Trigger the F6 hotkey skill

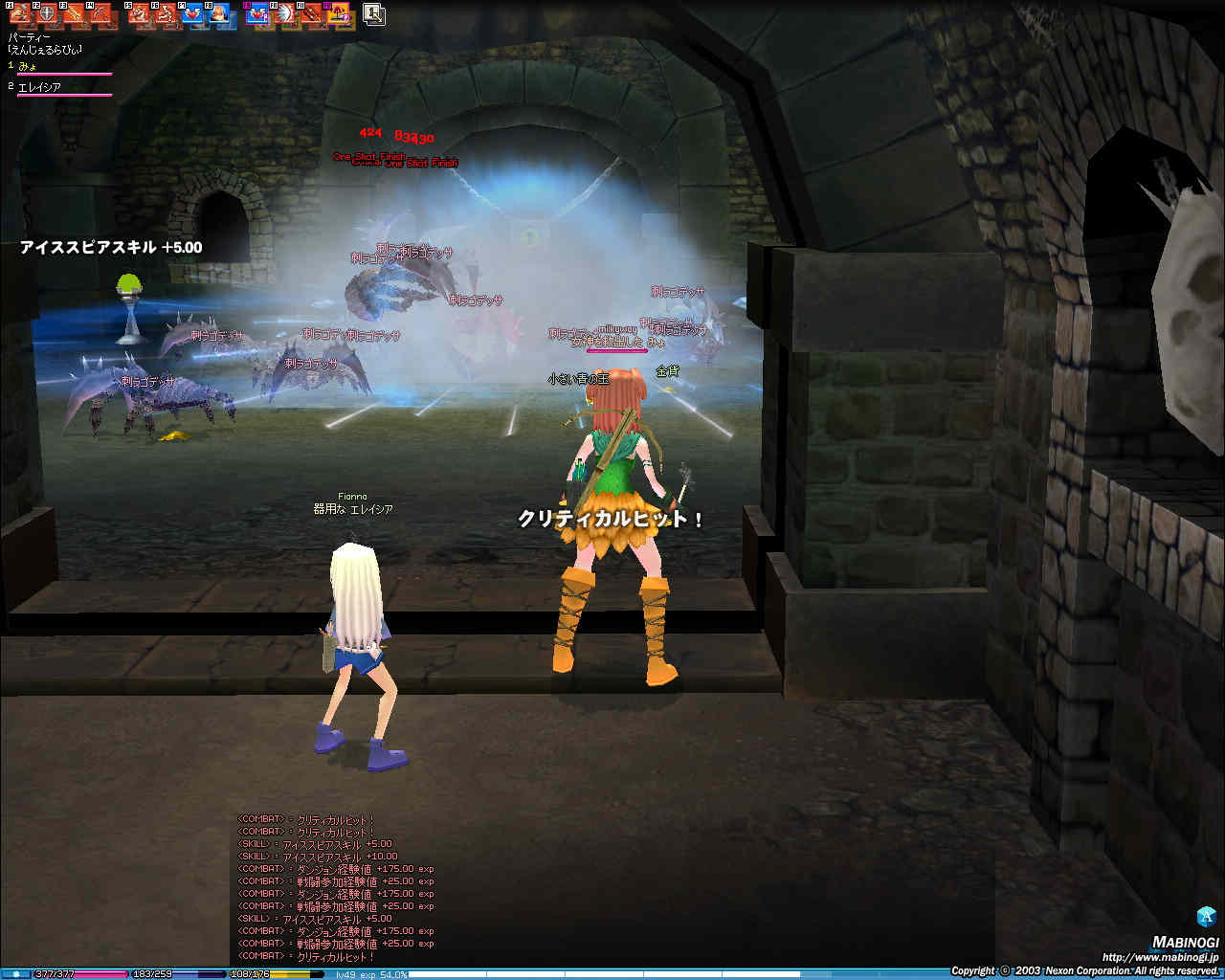(167, 14)
